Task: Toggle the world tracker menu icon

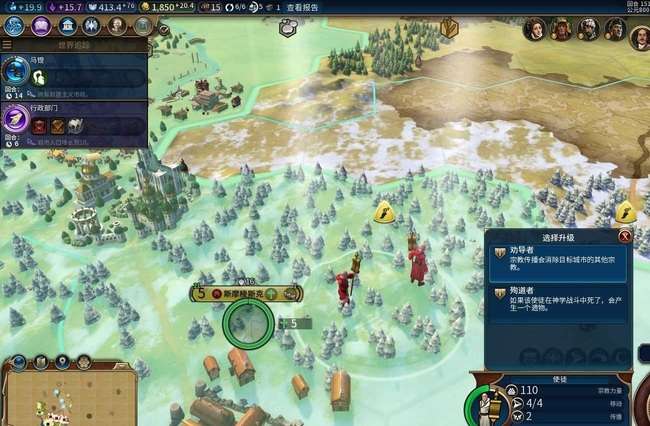Action: click(8, 44)
